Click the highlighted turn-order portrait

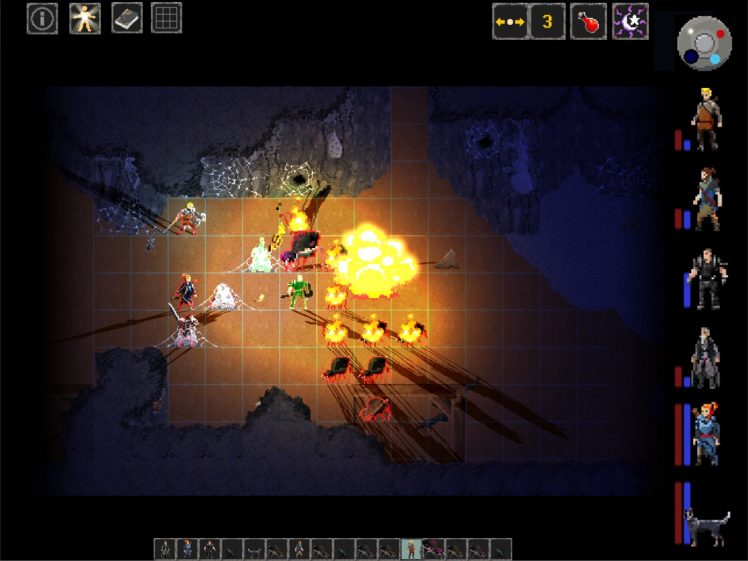pos(411,549)
